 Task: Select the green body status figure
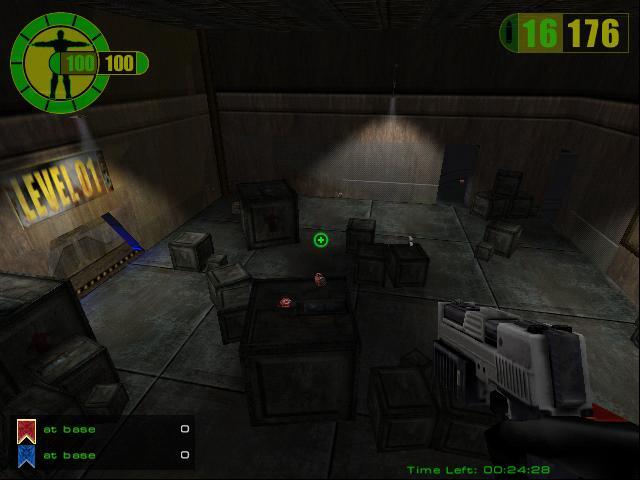[53, 60]
